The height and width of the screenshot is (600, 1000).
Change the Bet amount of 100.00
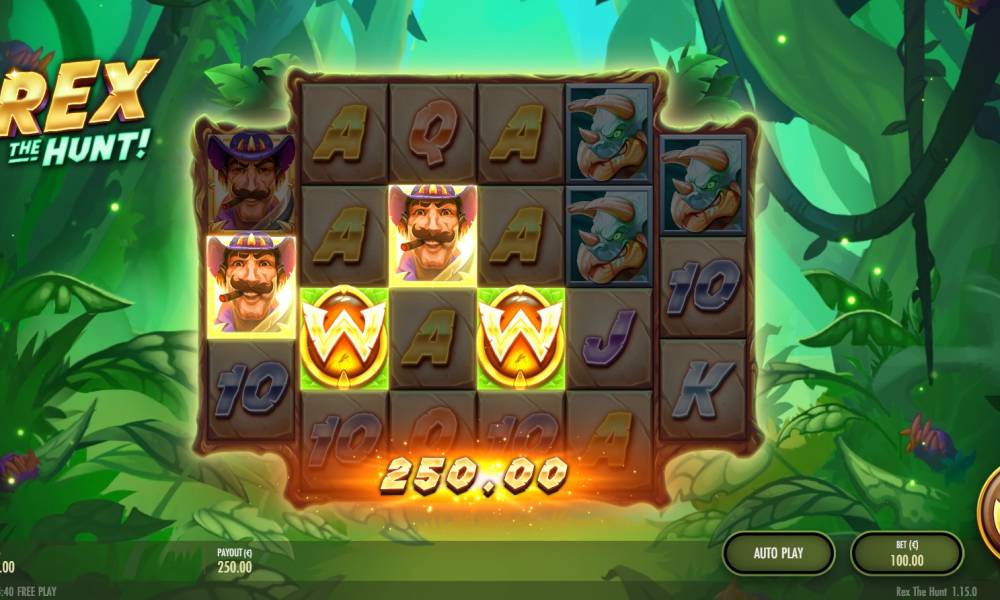click(x=906, y=553)
